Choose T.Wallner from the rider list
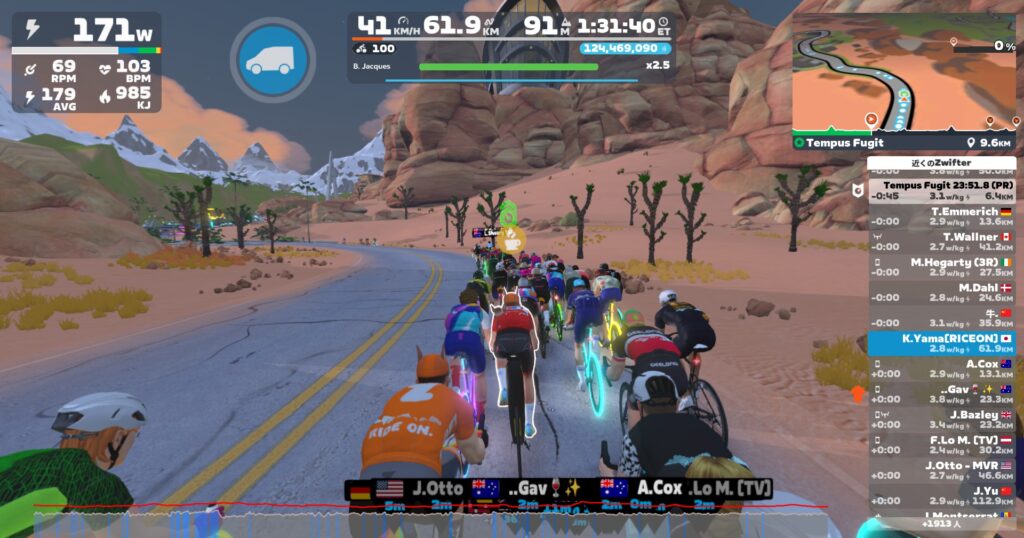The height and width of the screenshot is (538, 1024). coord(941,241)
